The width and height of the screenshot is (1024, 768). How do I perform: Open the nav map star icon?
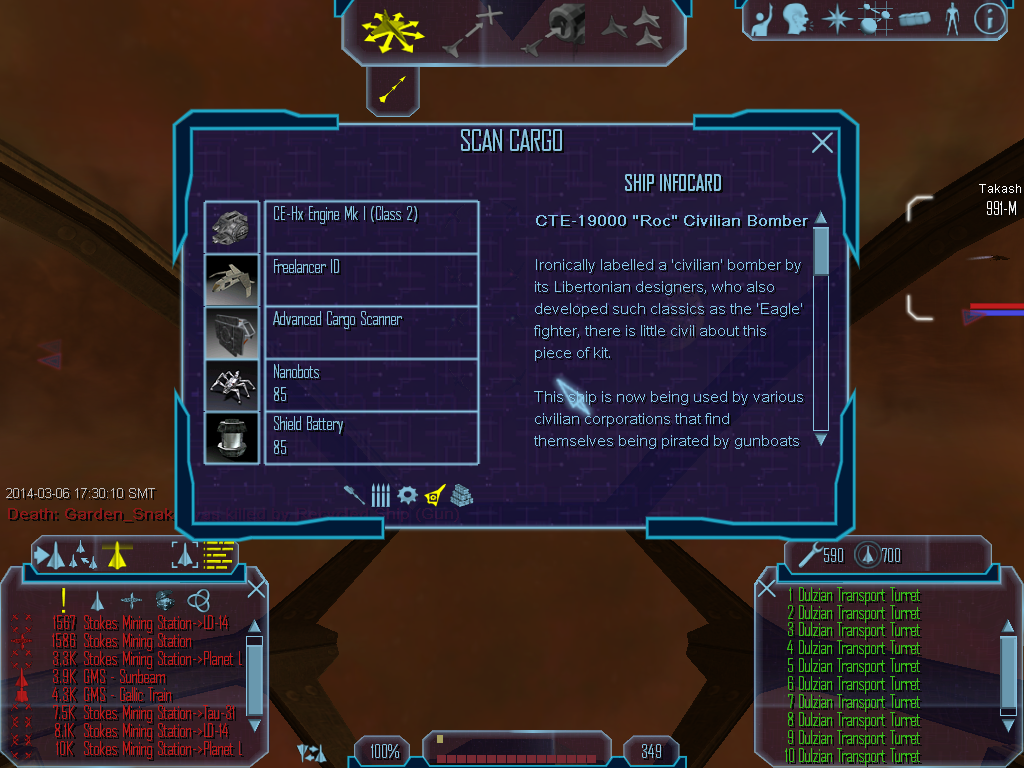pos(836,19)
